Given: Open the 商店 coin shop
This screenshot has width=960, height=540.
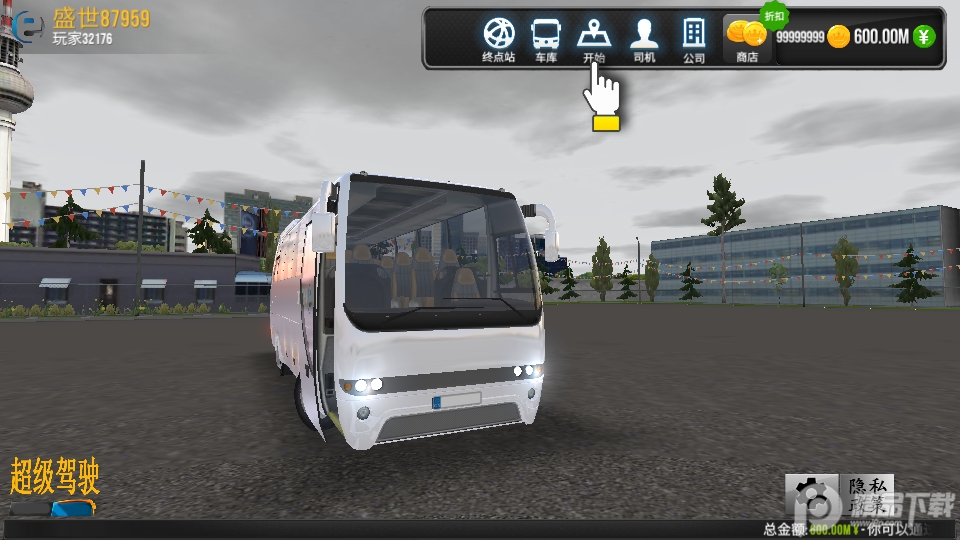Looking at the screenshot, I should pos(746,38).
